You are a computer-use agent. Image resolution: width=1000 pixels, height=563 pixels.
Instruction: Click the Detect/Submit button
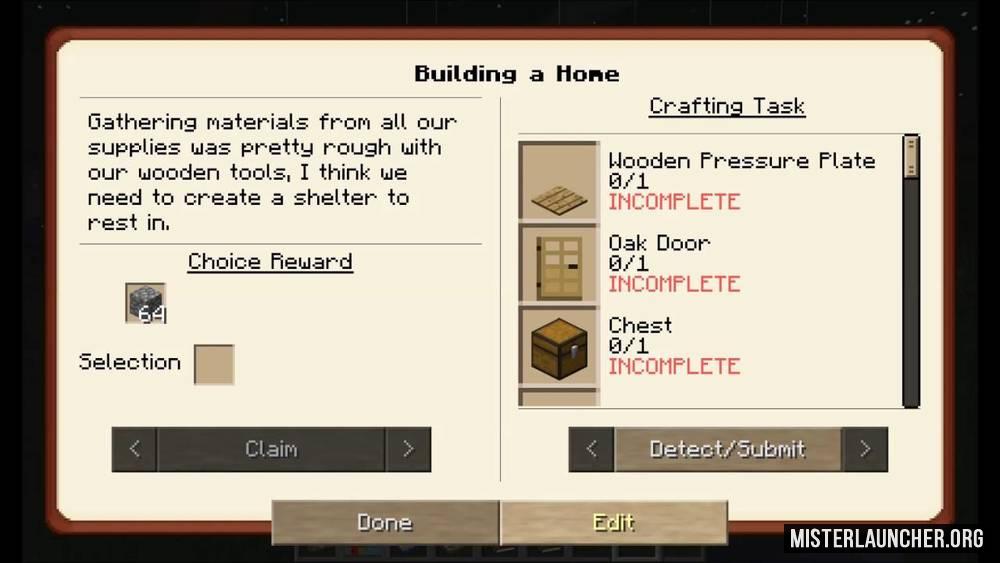click(x=727, y=449)
